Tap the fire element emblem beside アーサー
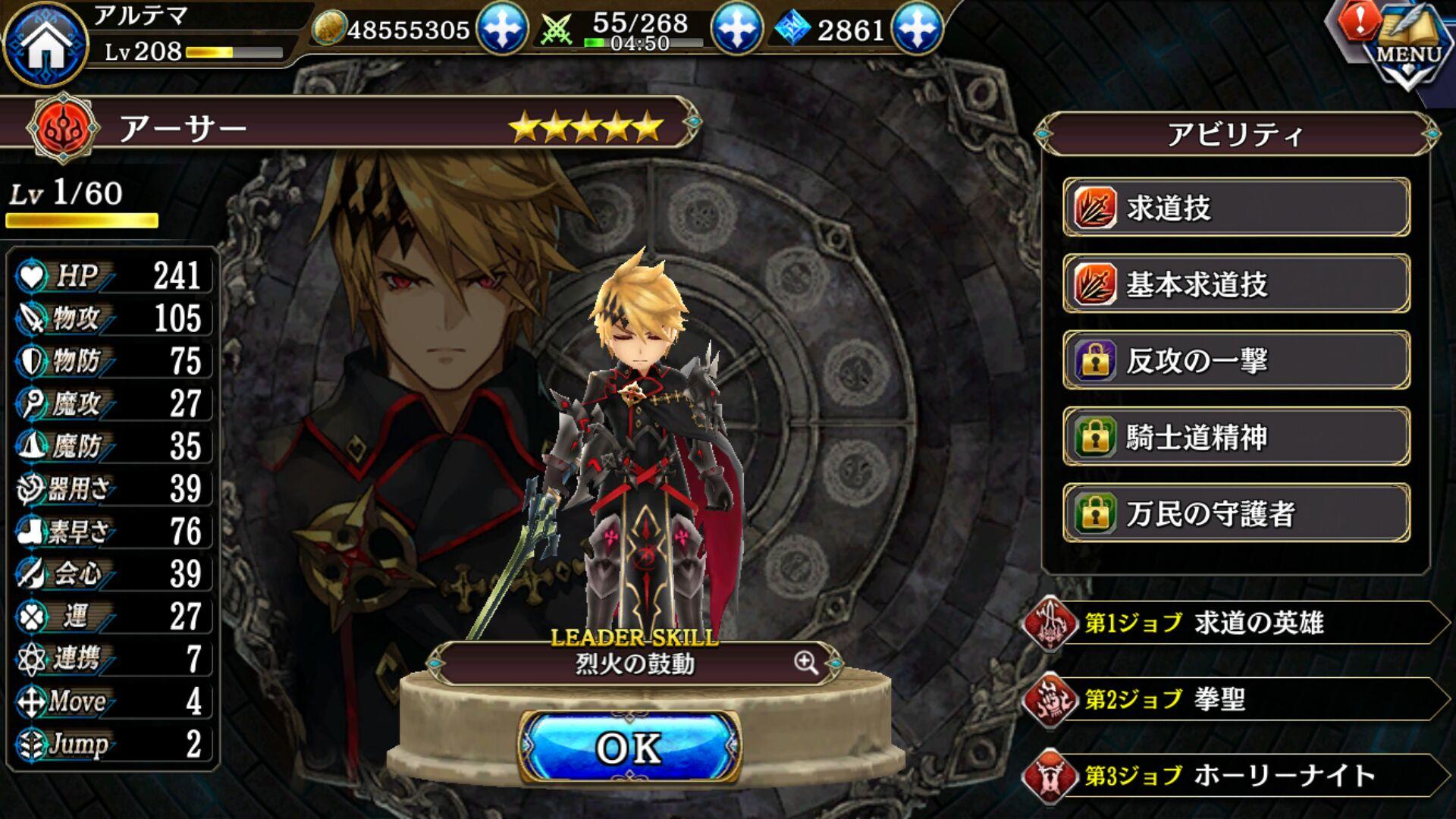1456x819 pixels. (x=62, y=127)
